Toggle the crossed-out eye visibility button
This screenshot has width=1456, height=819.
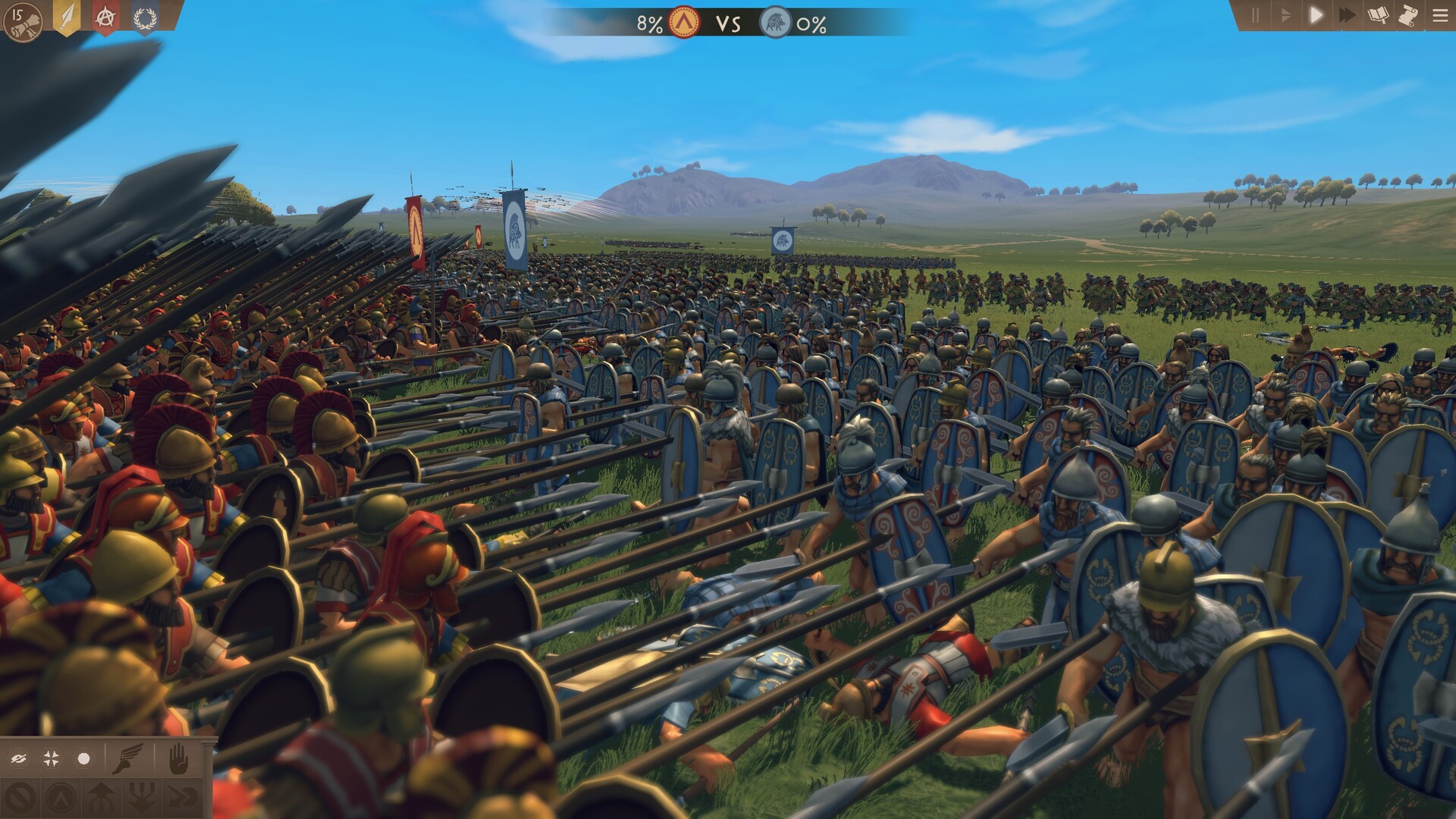point(20,758)
